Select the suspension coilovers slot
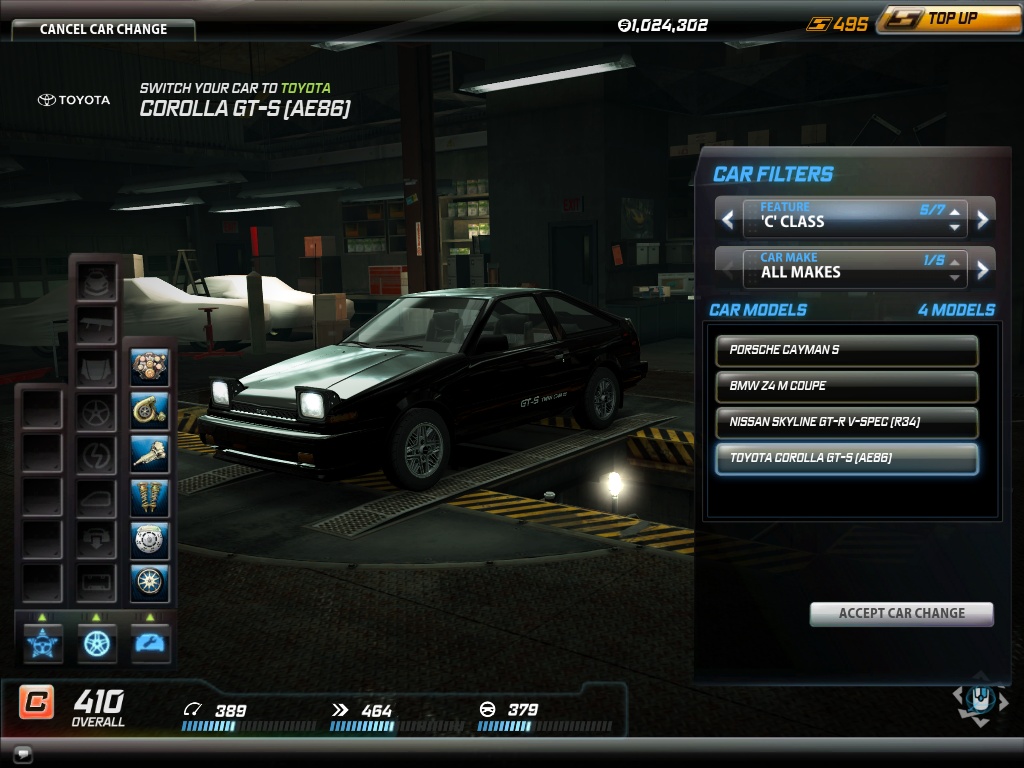This screenshot has width=1024, height=768. tap(150, 497)
